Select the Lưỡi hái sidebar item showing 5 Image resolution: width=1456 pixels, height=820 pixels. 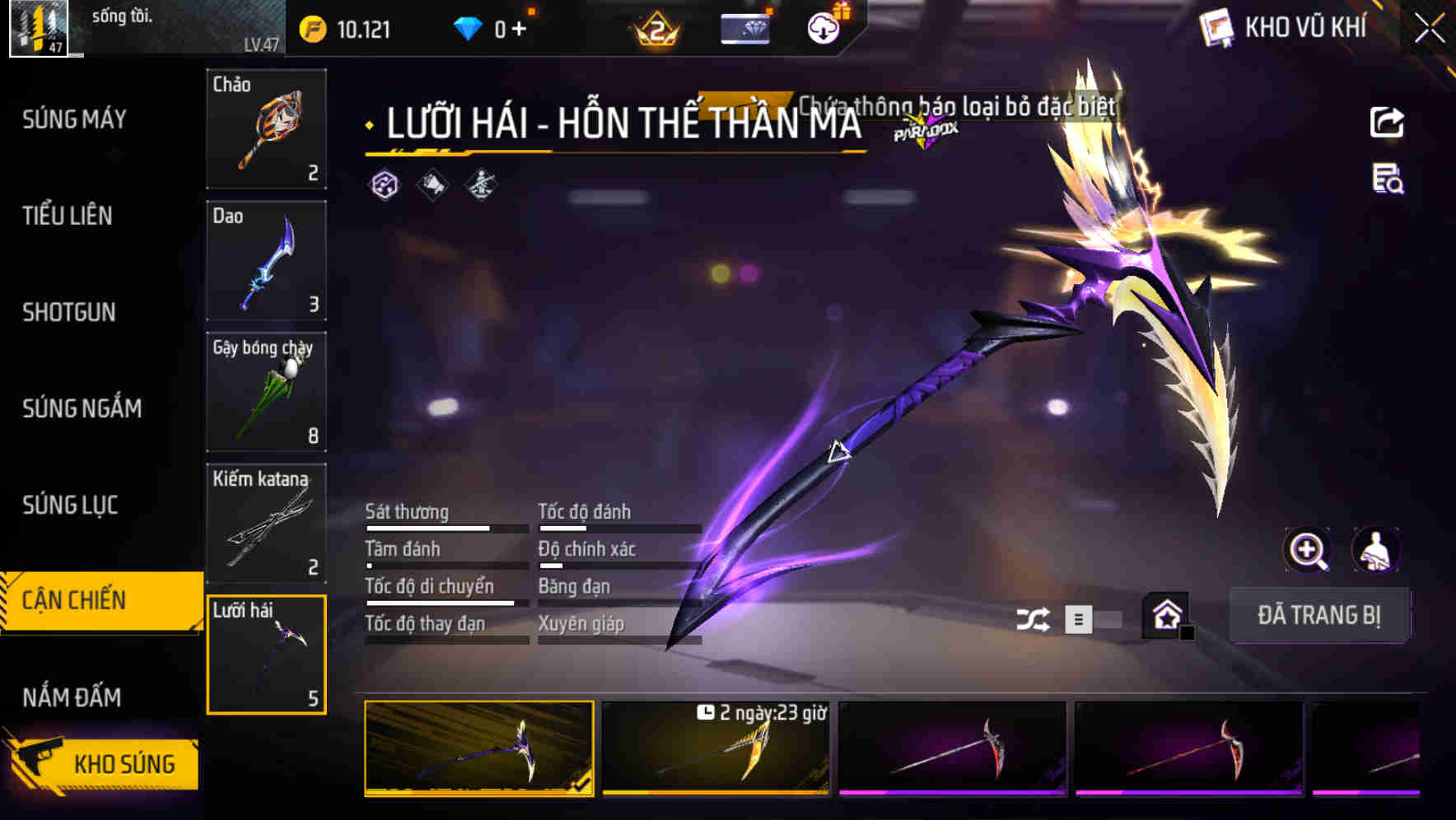[x=266, y=655]
